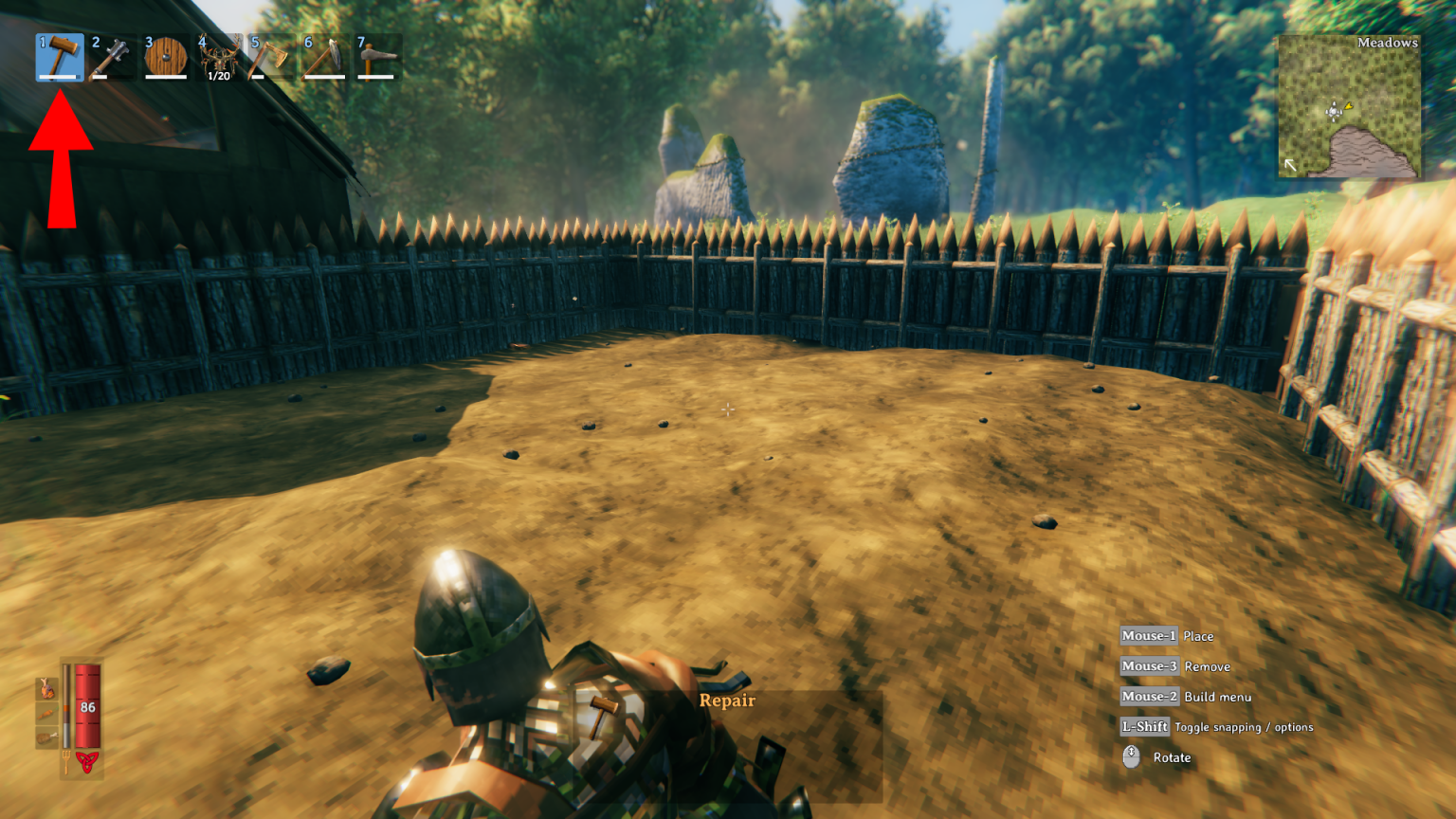The height and width of the screenshot is (819, 1456).
Task: Click the red Forsaken Power trefoil icon
Action: [88, 760]
